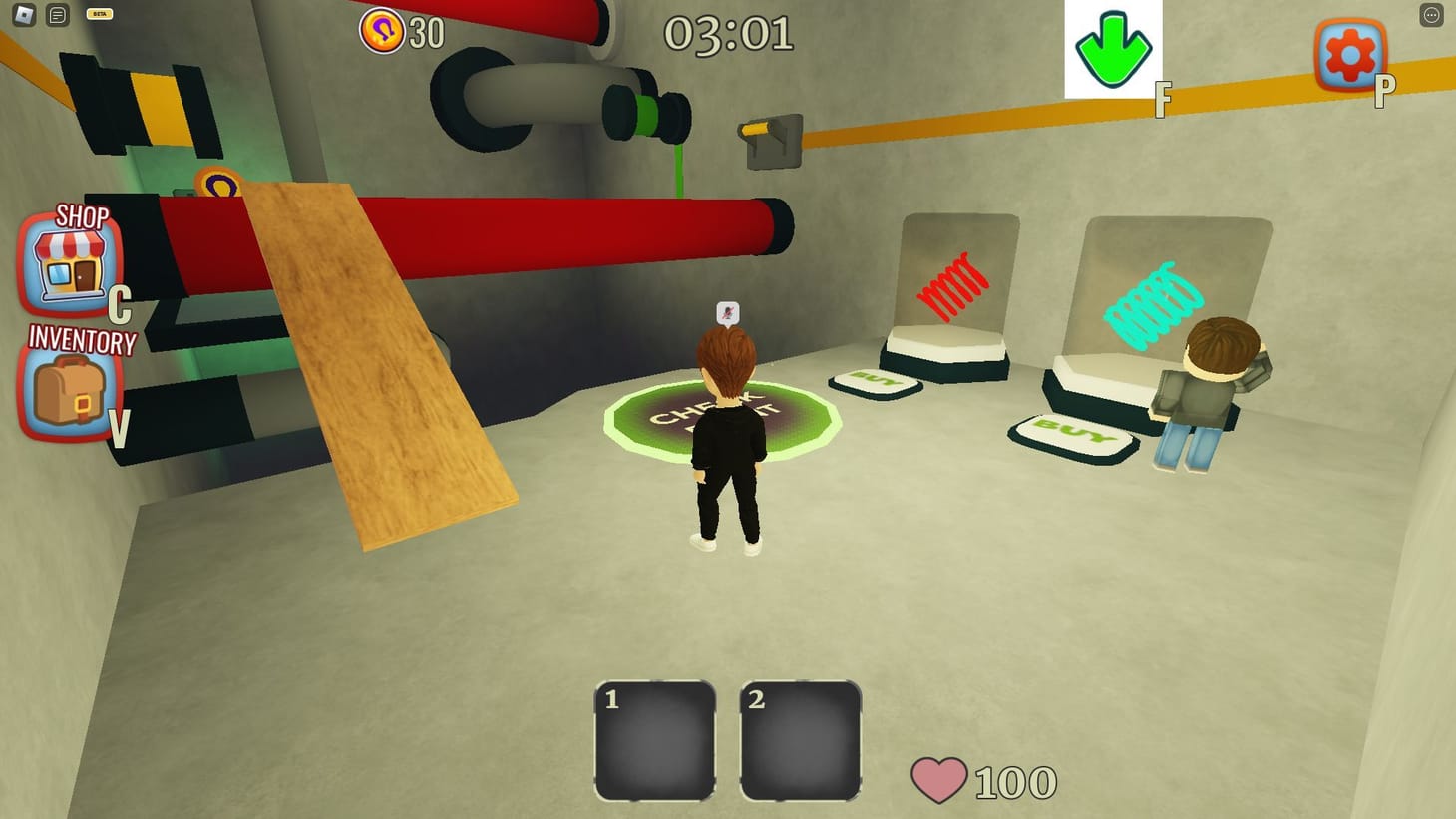
Task: Toggle the chat window open
Action: coord(57,15)
